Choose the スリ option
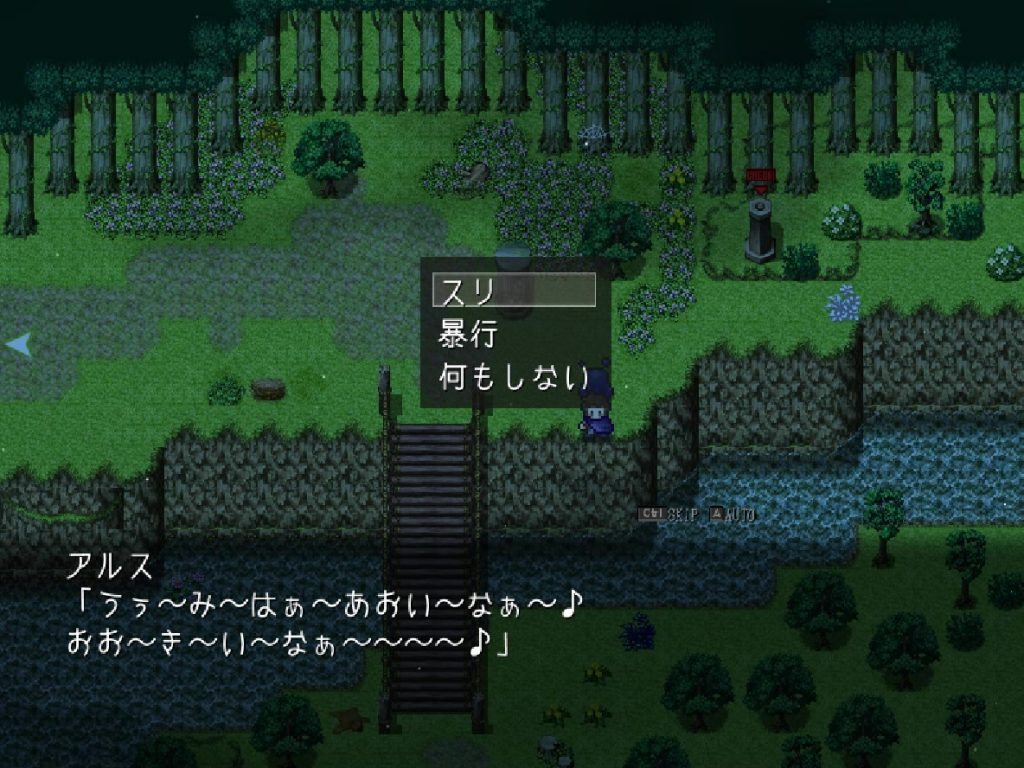 point(514,290)
